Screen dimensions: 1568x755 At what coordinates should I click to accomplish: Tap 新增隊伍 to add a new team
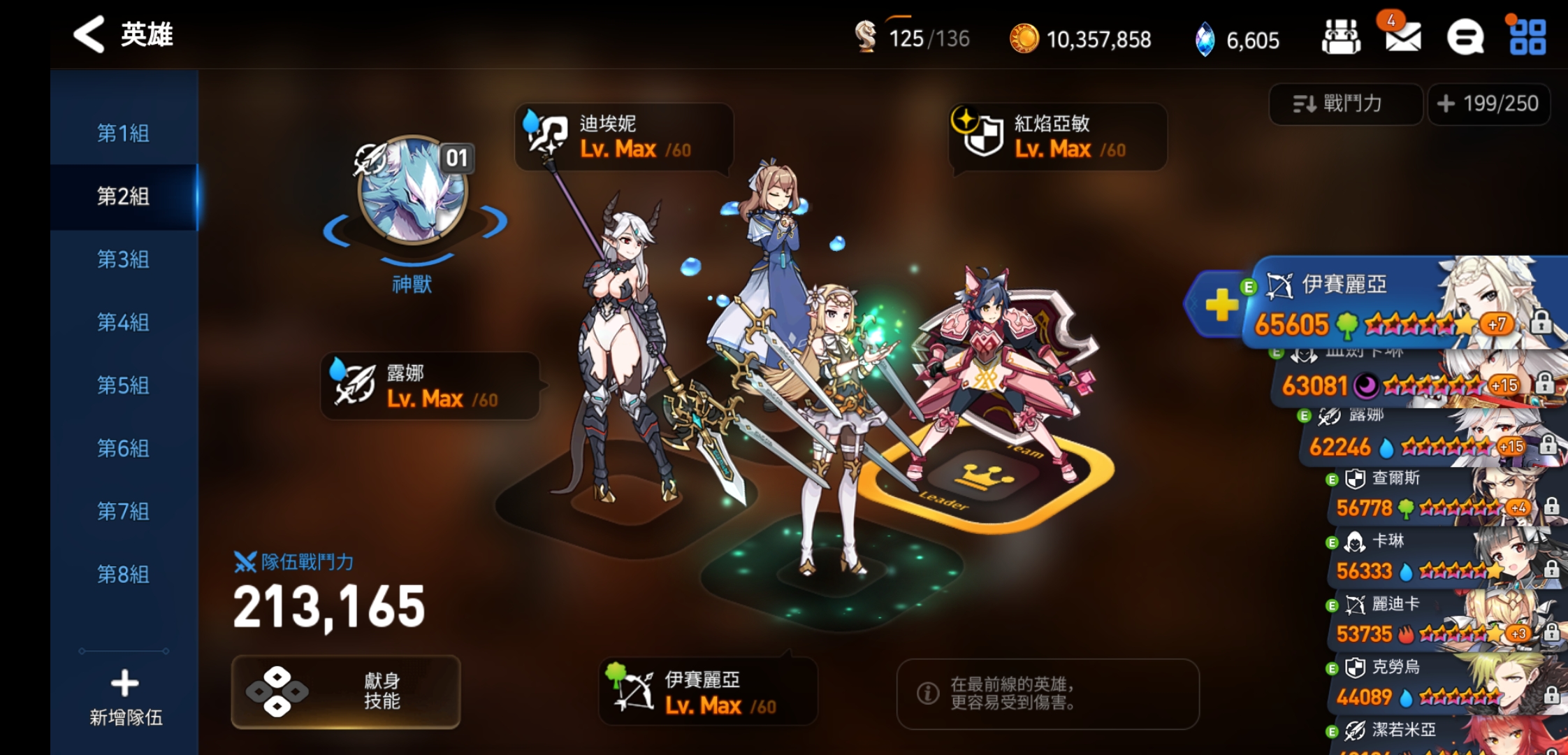[124, 696]
